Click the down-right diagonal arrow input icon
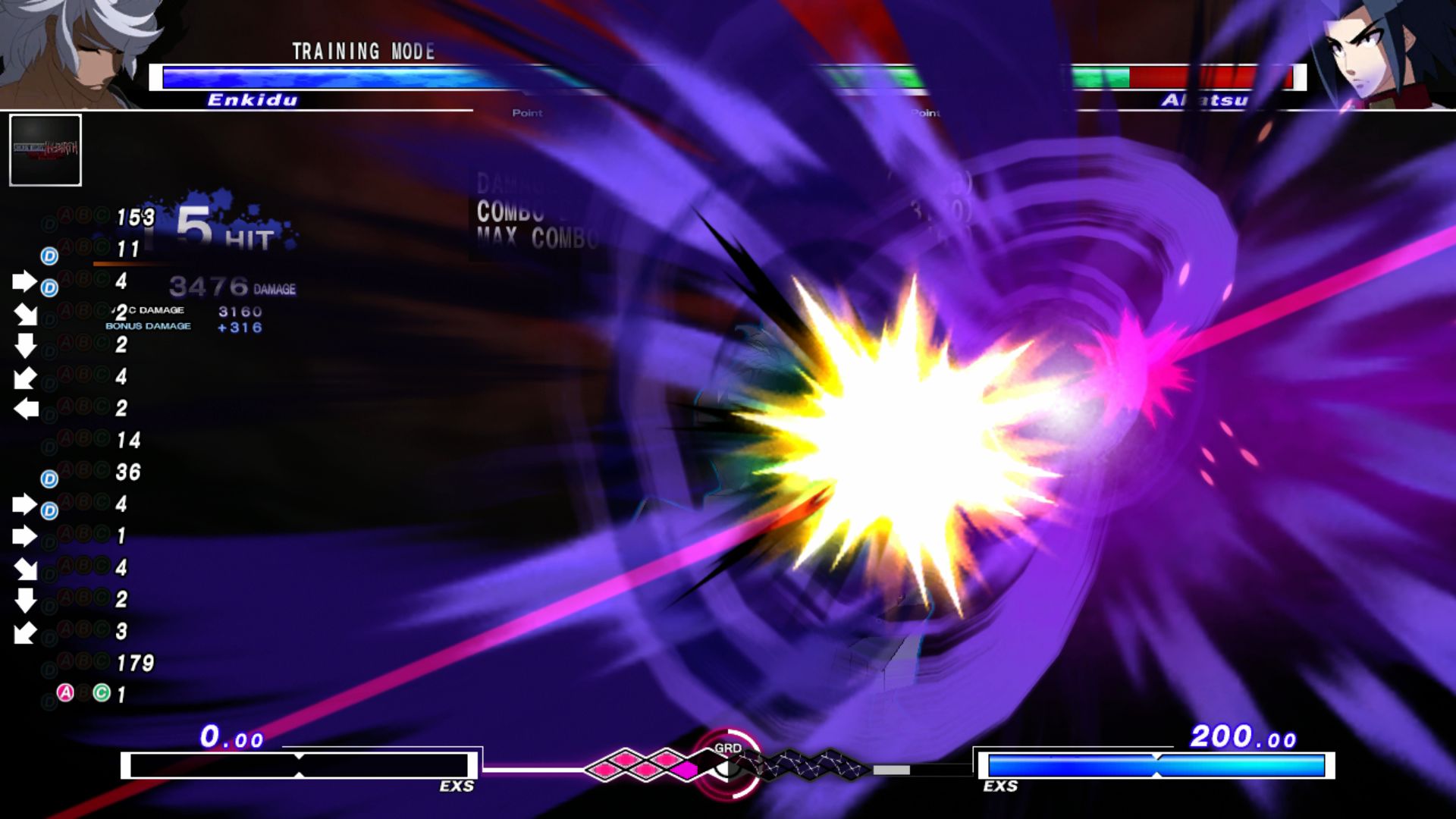This screenshot has width=1456, height=819. [25, 313]
